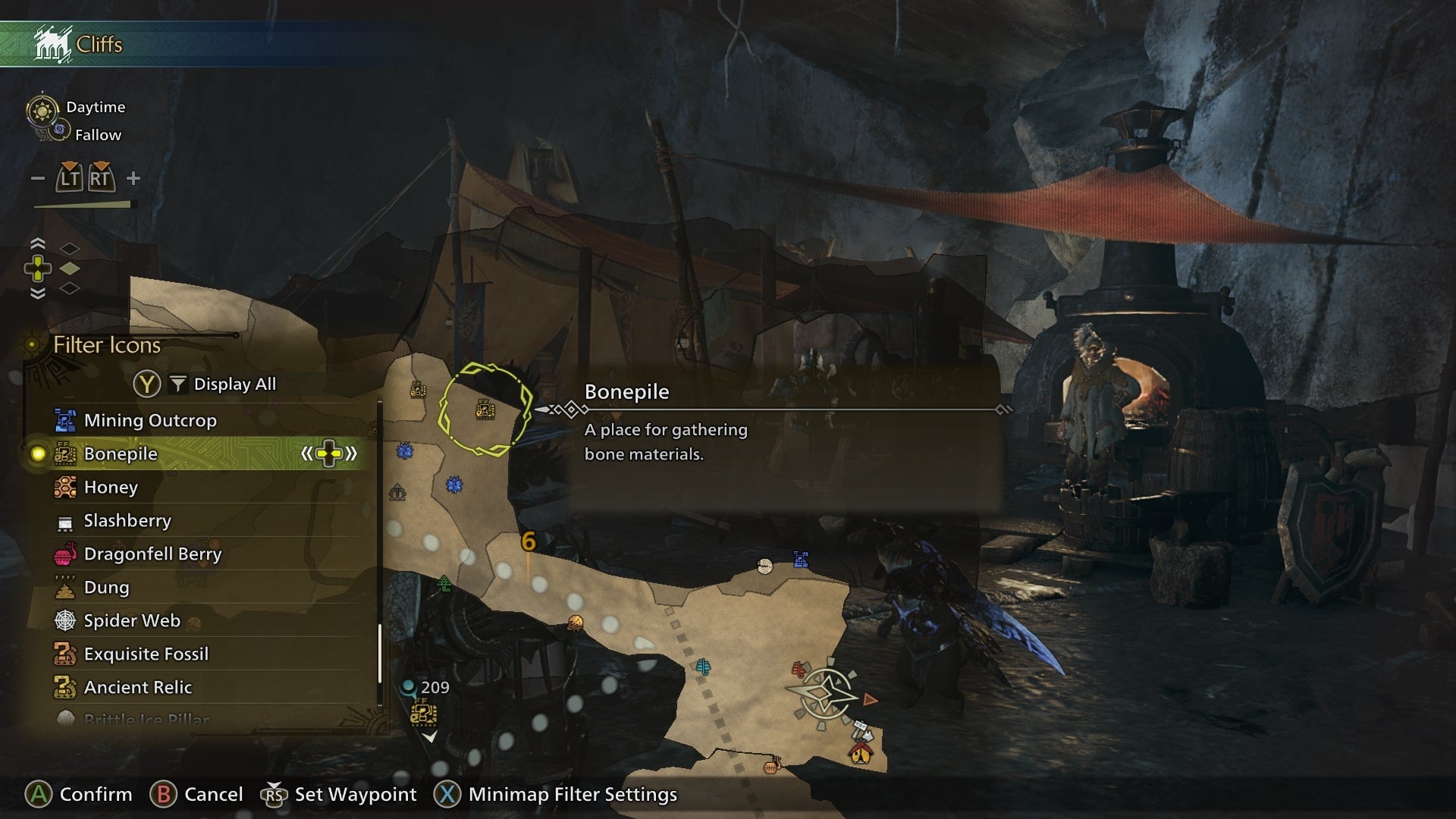Select Spider Web filter row
This screenshot has height=819, width=1456.
click(x=132, y=620)
